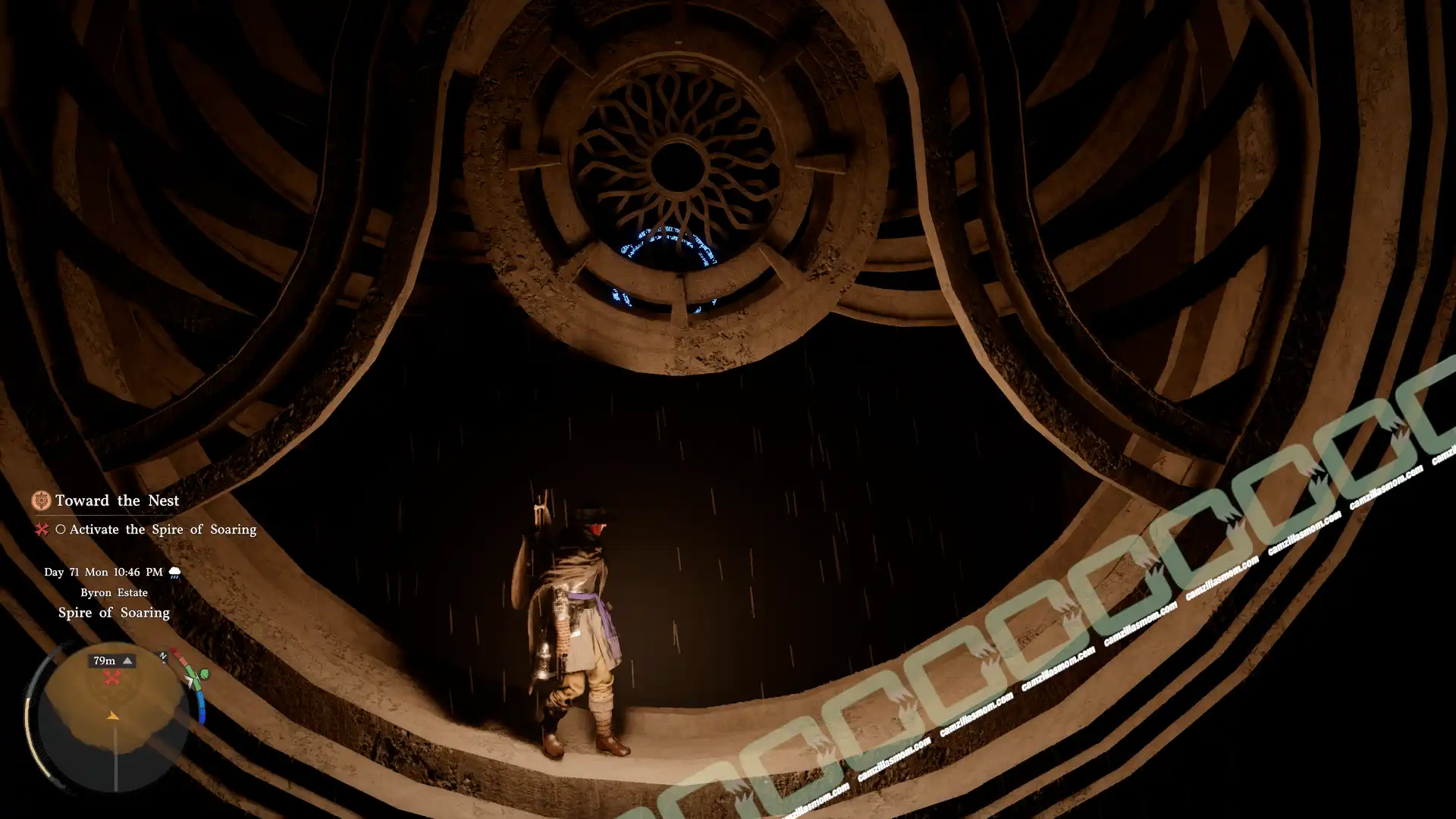Open the Toward the Nest quest tracker
This screenshot has height=819, width=1456.
coord(117,500)
